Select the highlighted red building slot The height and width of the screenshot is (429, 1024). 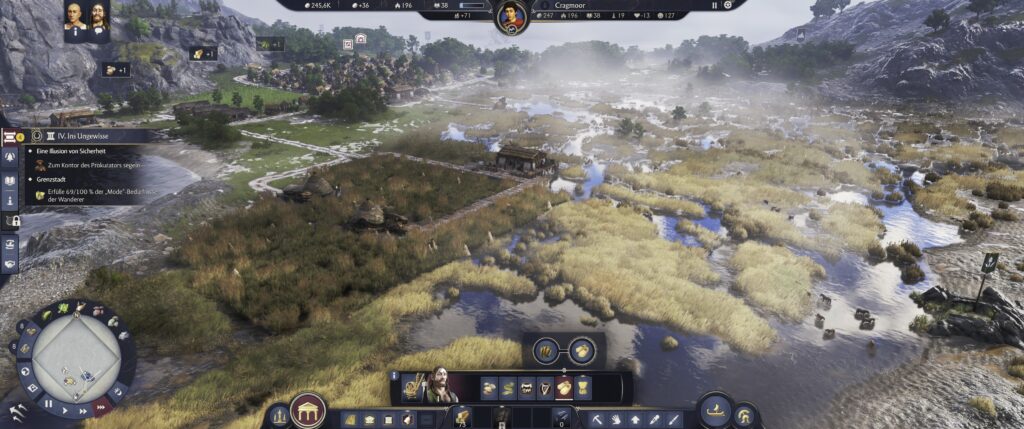point(564,388)
